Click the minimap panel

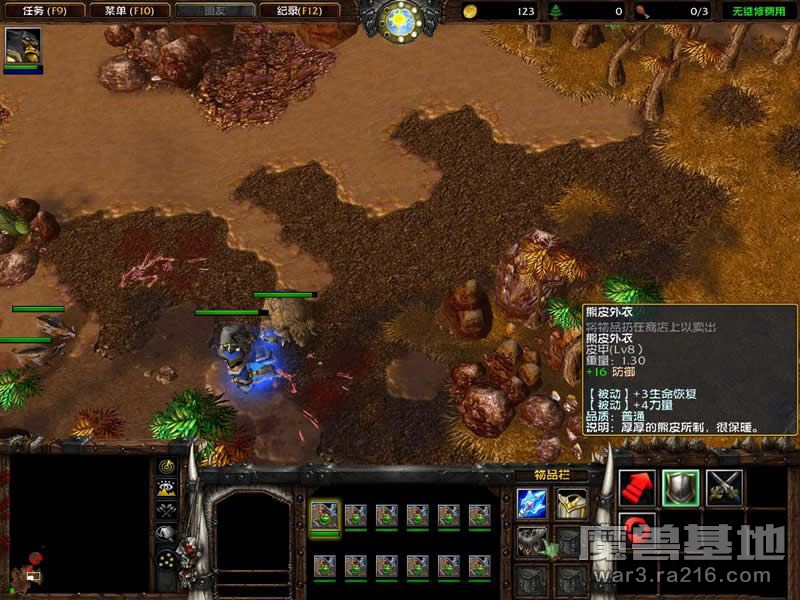coord(78,521)
